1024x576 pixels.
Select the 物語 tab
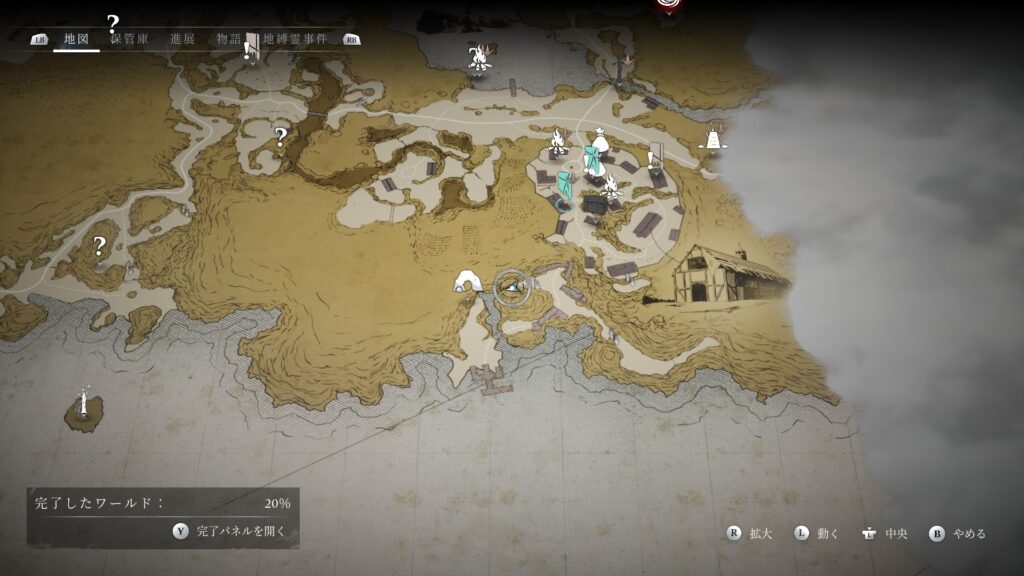point(229,39)
